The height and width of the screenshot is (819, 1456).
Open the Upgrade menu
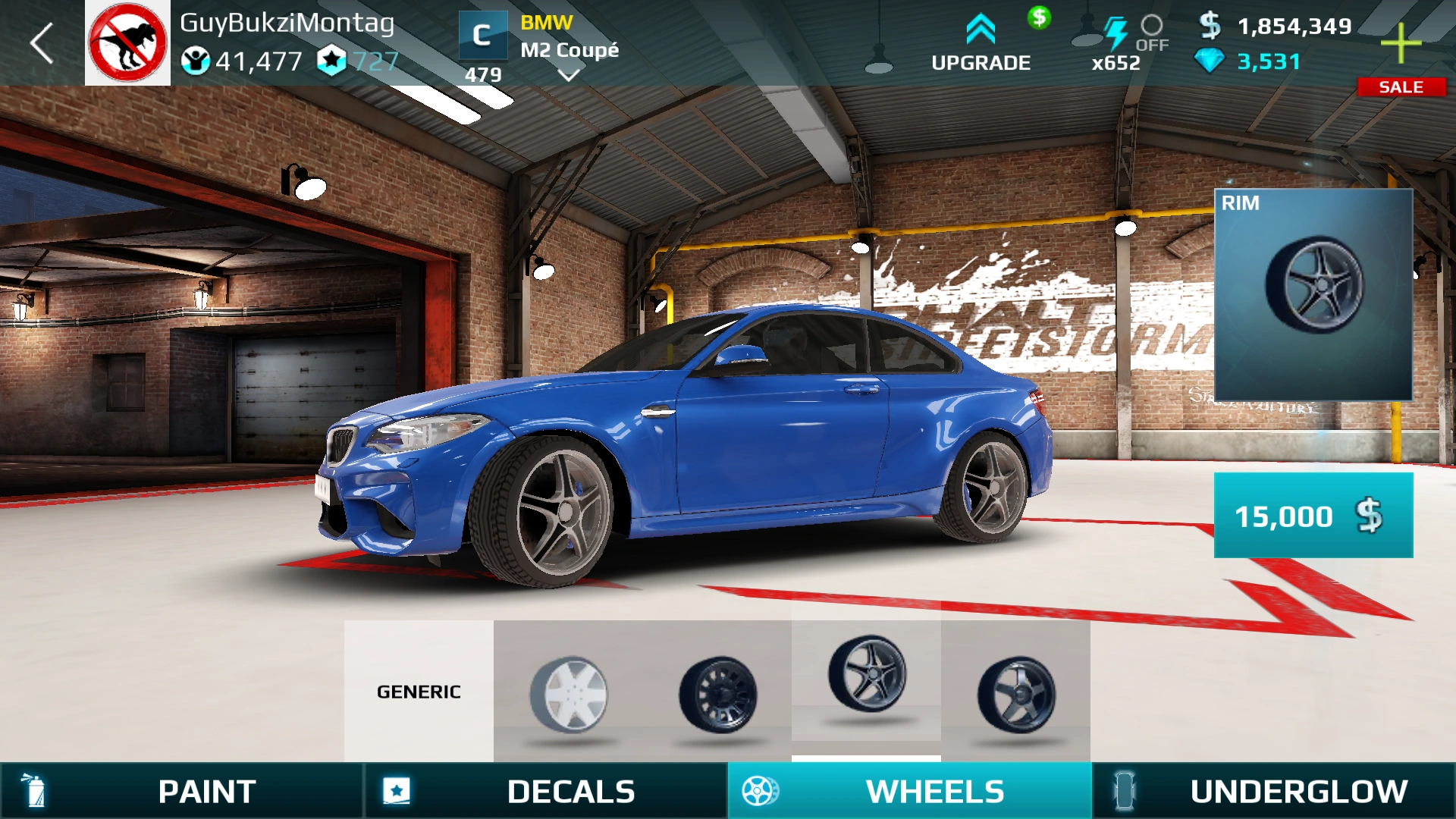pyautogui.click(x=981, y=44)
